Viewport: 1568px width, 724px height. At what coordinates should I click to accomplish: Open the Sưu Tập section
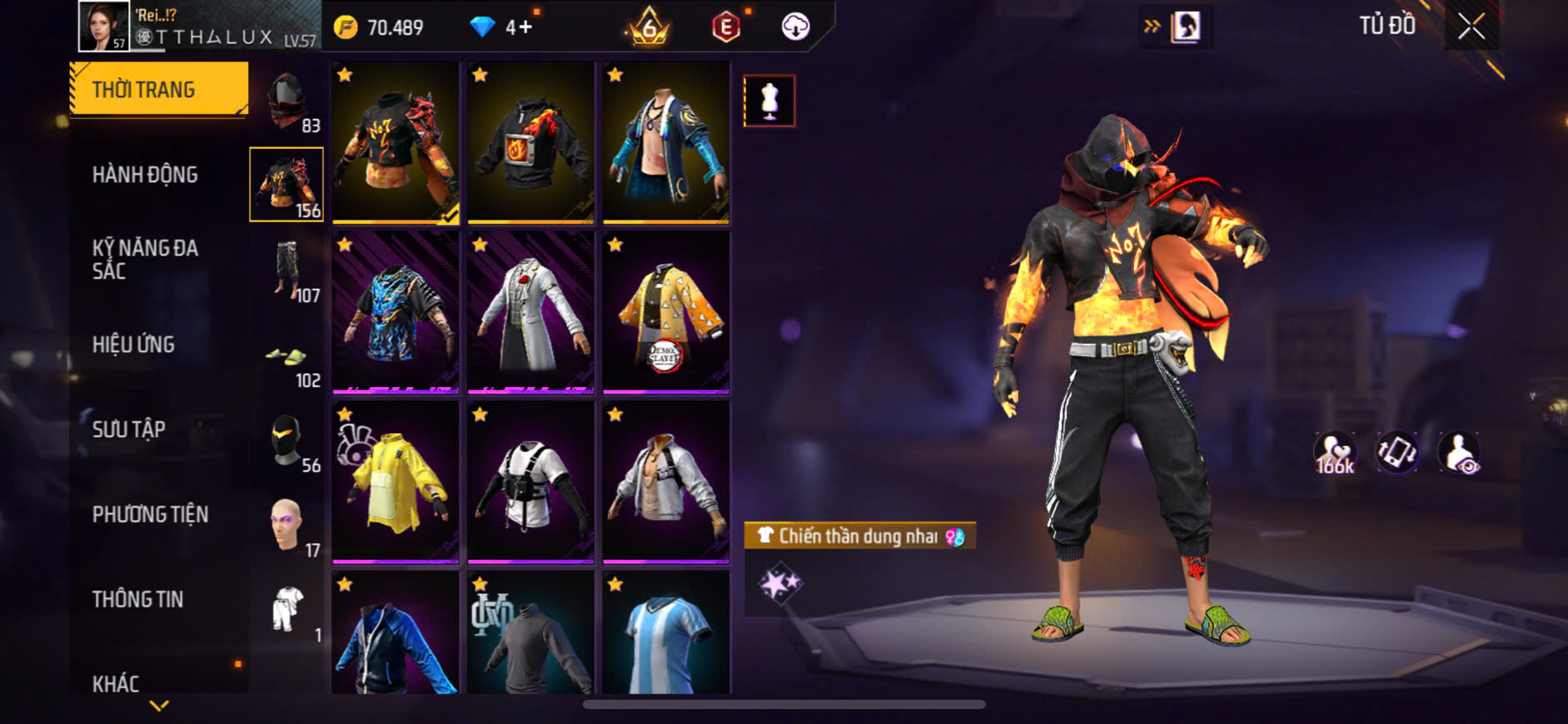(x=129, y=429)
